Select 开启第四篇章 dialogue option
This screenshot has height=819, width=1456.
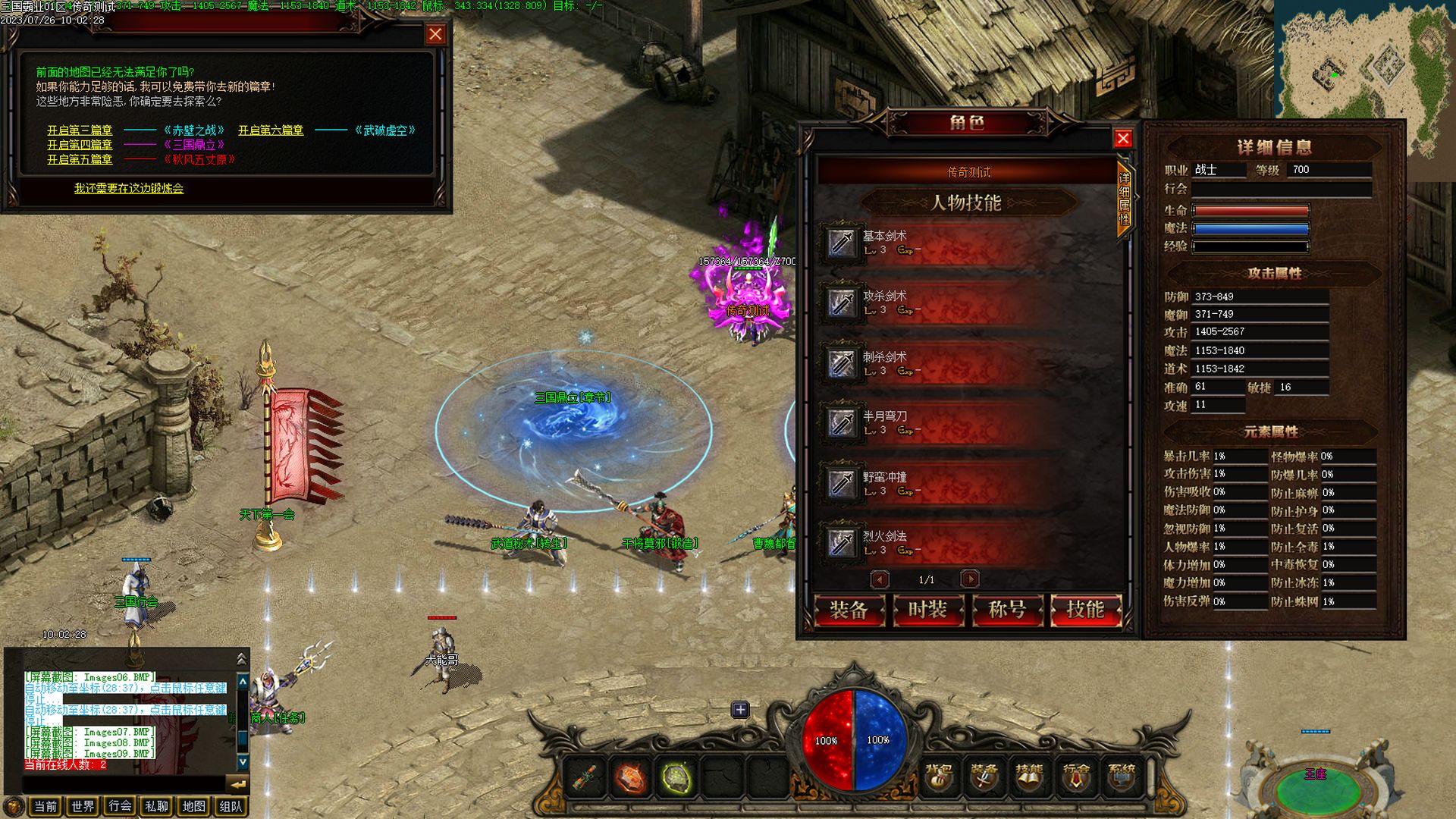80,145
